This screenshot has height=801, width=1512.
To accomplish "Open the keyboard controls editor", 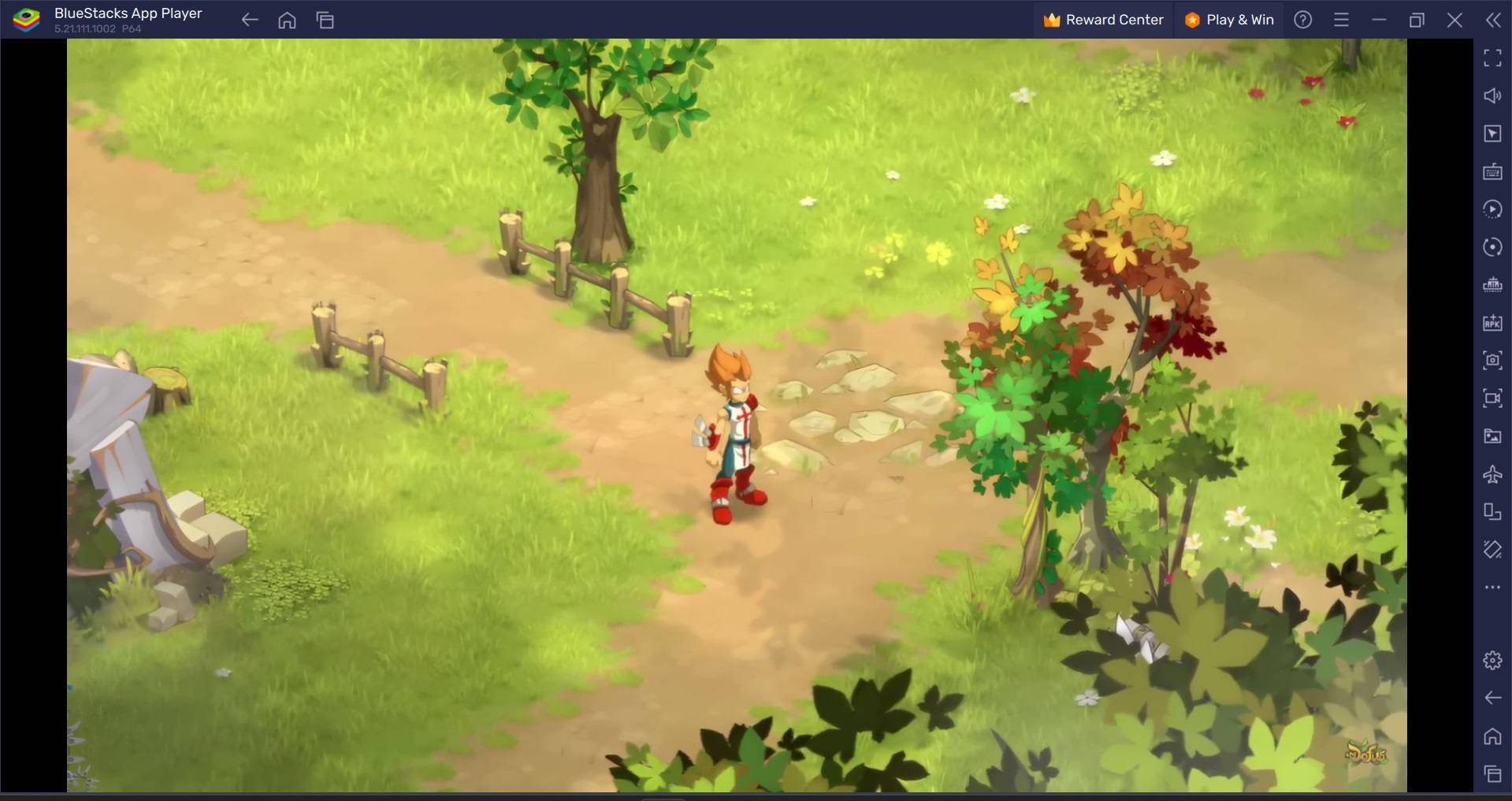I will (x=1492, y=171).
